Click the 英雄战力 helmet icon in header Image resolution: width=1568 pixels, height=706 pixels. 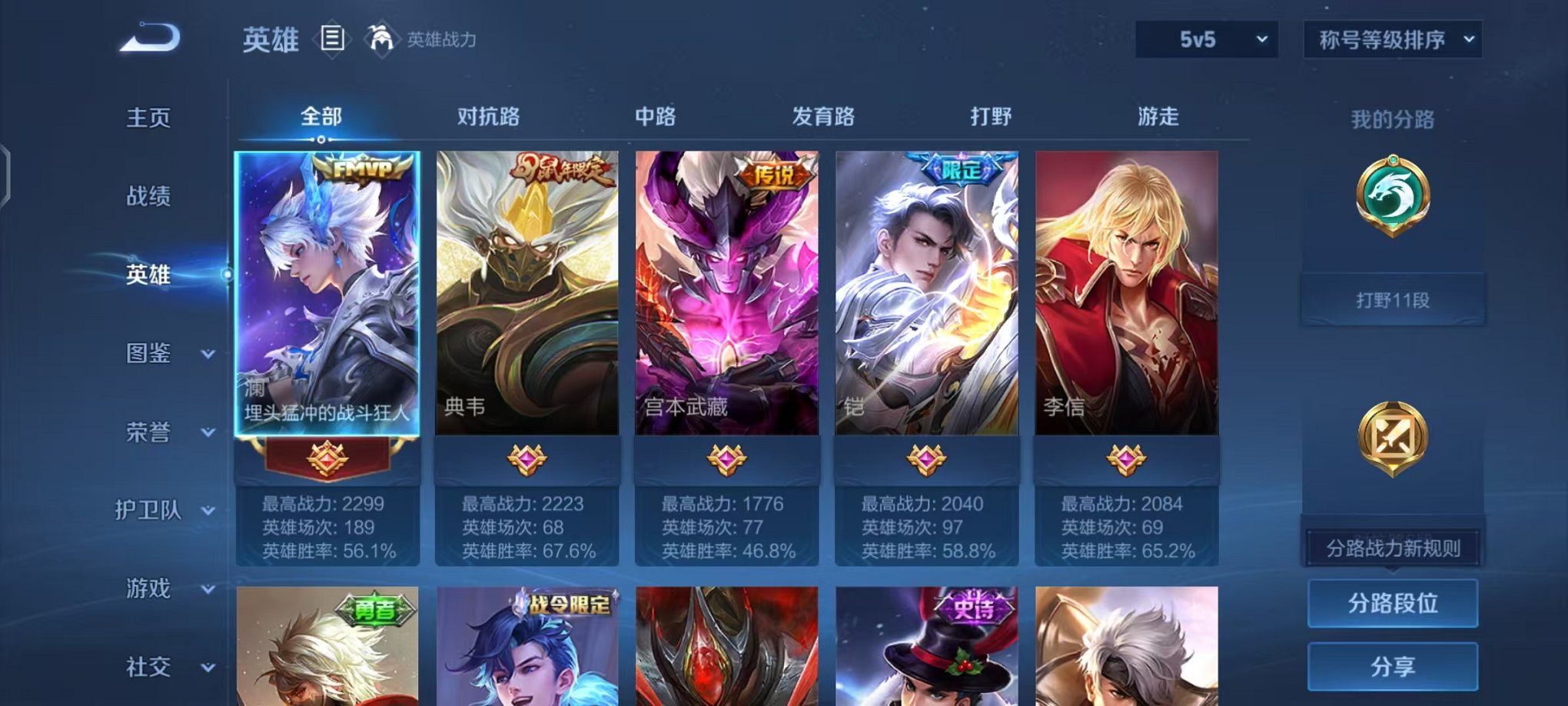tap(378, 38)
